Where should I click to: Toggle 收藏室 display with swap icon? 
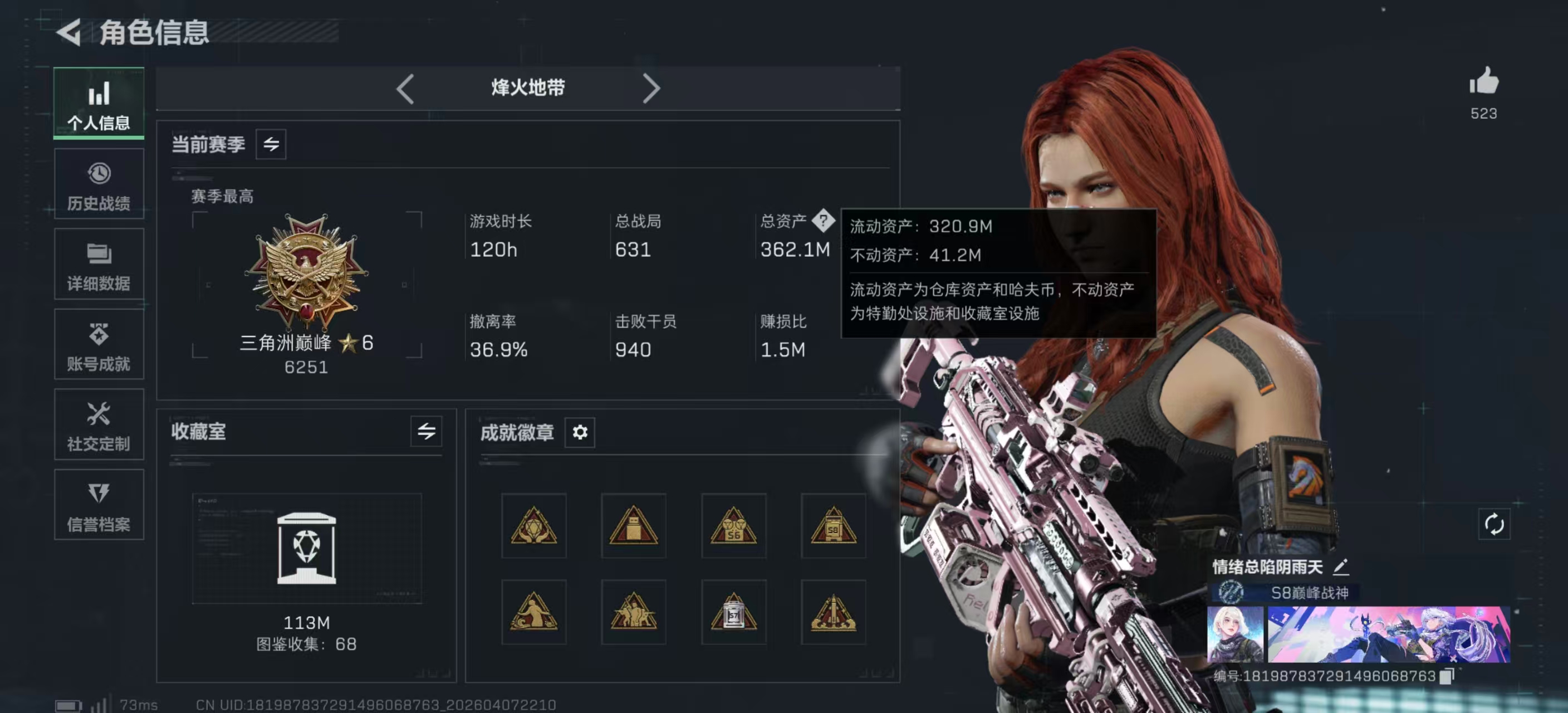pyautogui.click(x=426, y=432)
